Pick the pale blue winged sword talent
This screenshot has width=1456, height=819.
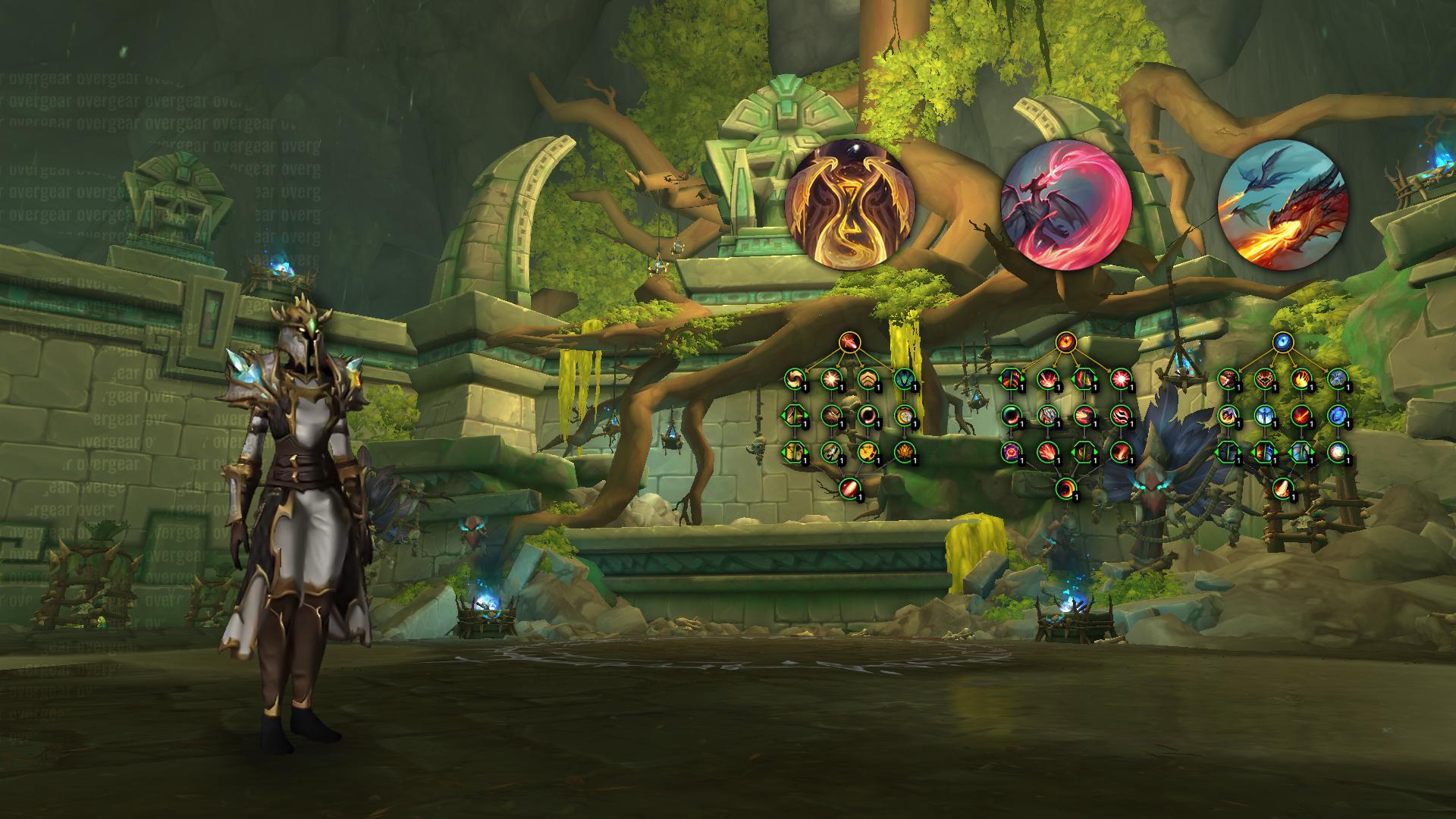(1265, 415)
